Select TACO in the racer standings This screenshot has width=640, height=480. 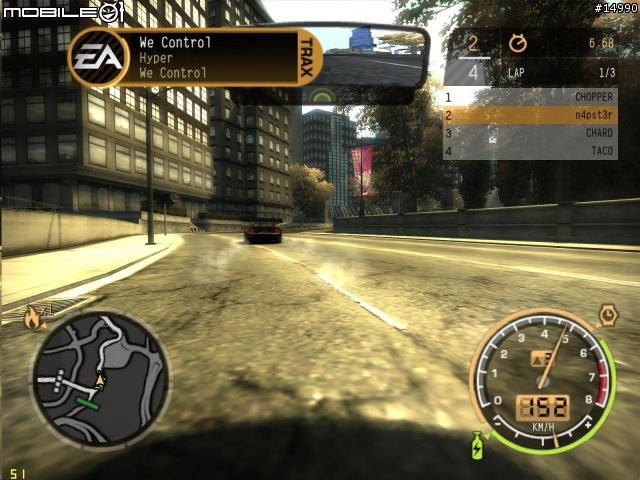click(530, 151)
